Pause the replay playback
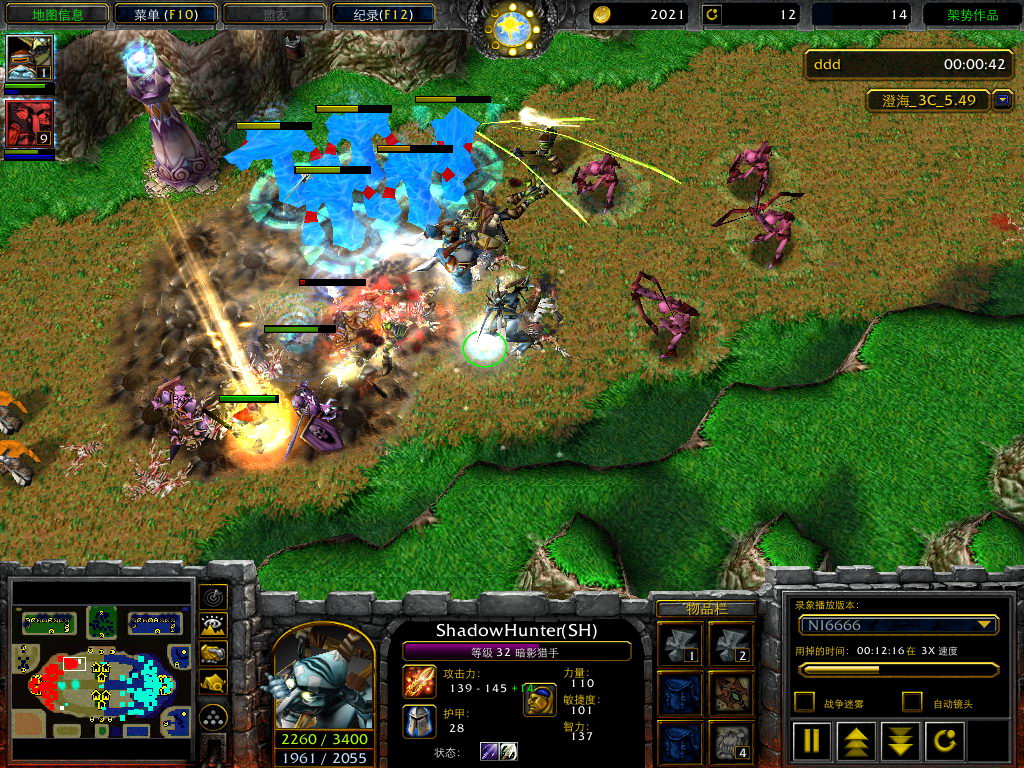The image size is (1024, 768). [812, 742]
